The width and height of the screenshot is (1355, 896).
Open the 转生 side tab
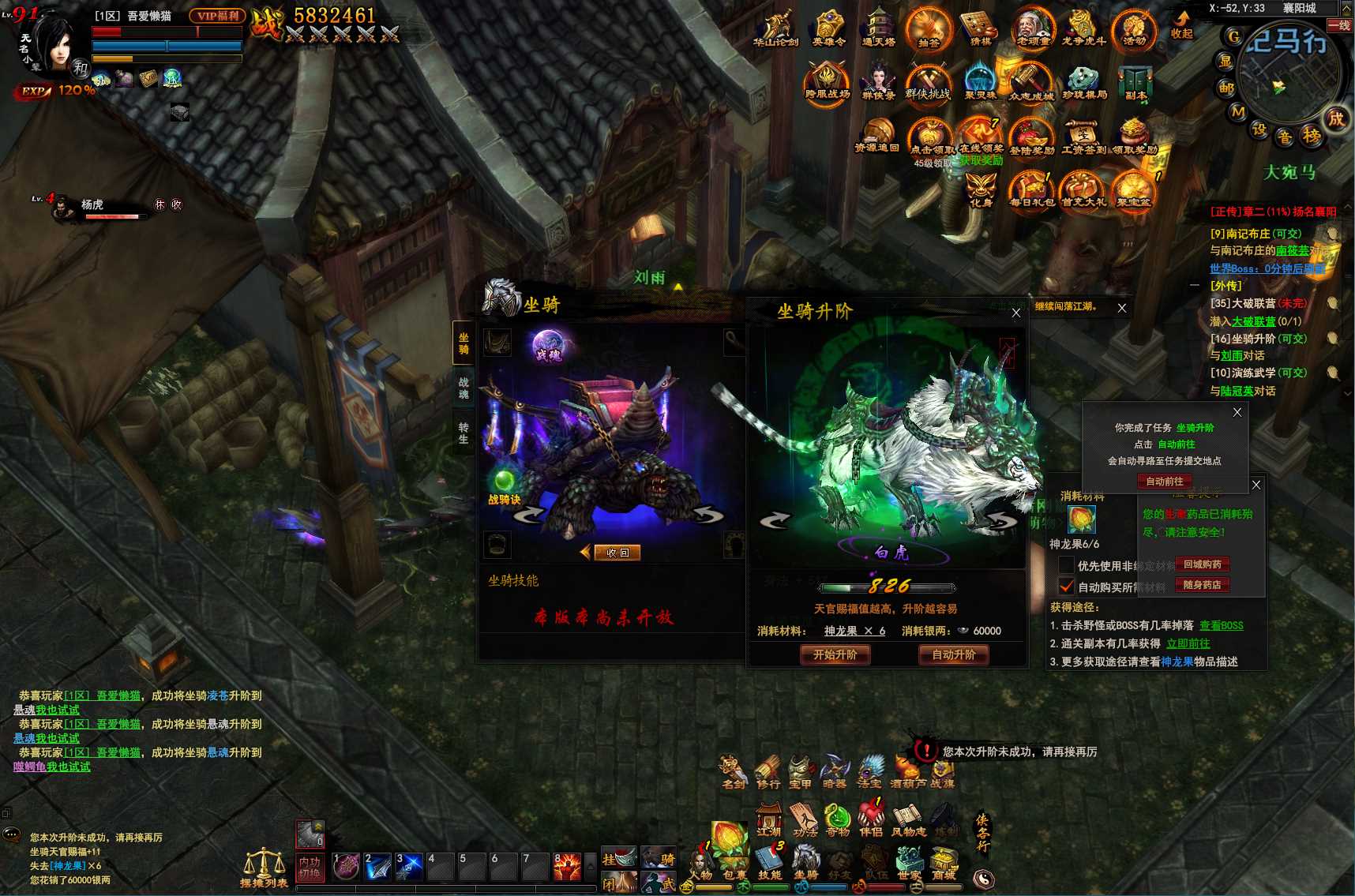click(464, 433)
